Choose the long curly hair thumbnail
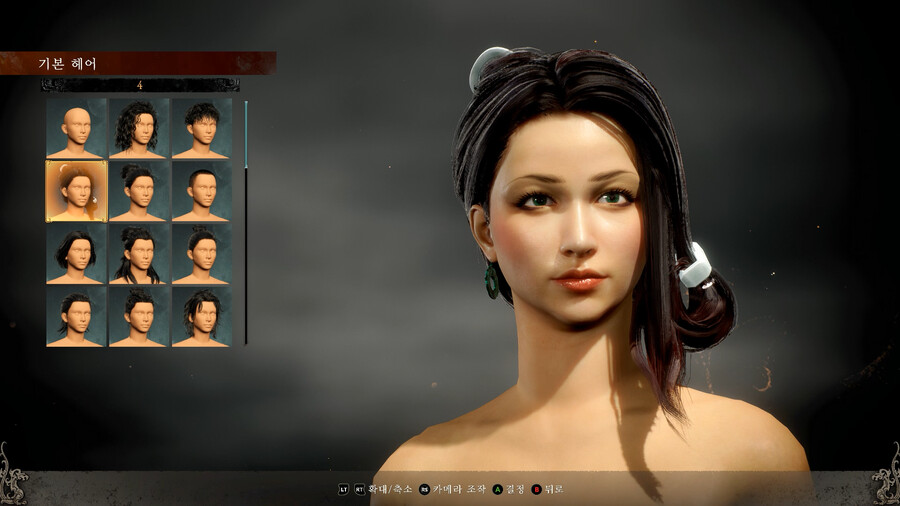The width and height of the screenshot is (900, 506). point(139,128)
